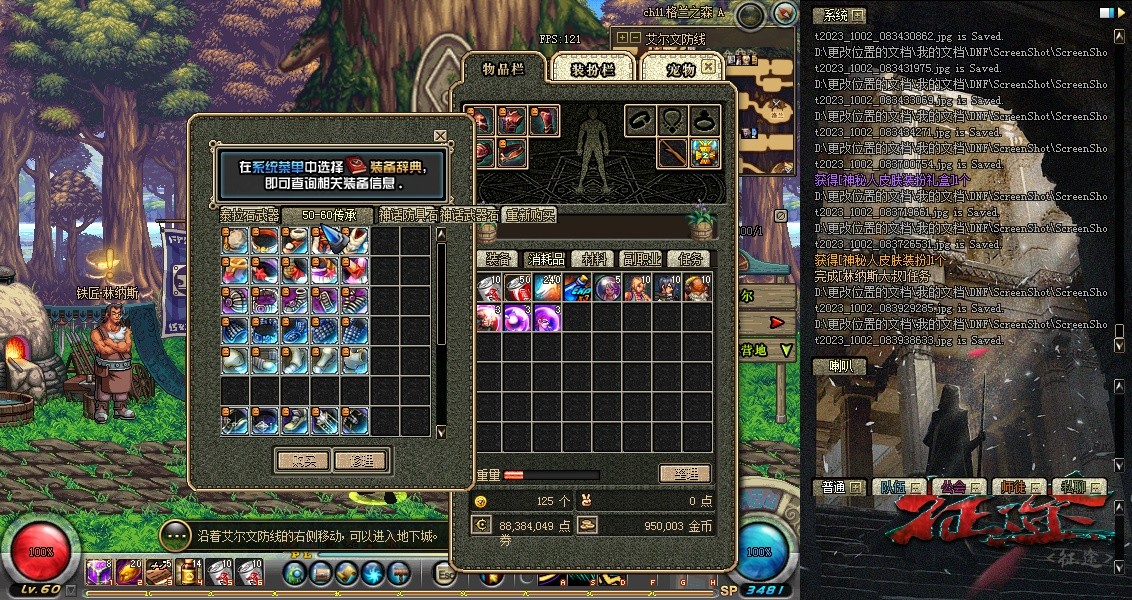Open the 副职业 (Sub-profession) inventory category

641,259
